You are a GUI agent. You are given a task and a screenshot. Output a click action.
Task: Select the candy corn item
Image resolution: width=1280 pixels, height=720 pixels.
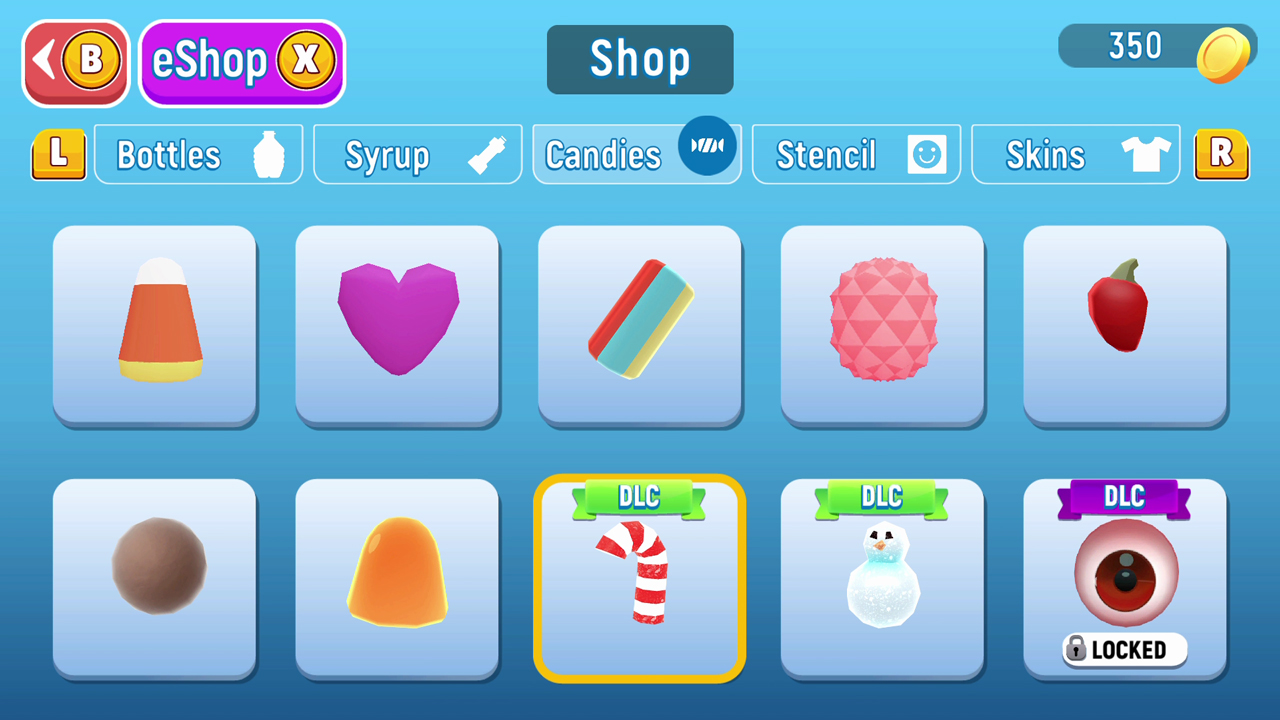click(x=155, y=325)
